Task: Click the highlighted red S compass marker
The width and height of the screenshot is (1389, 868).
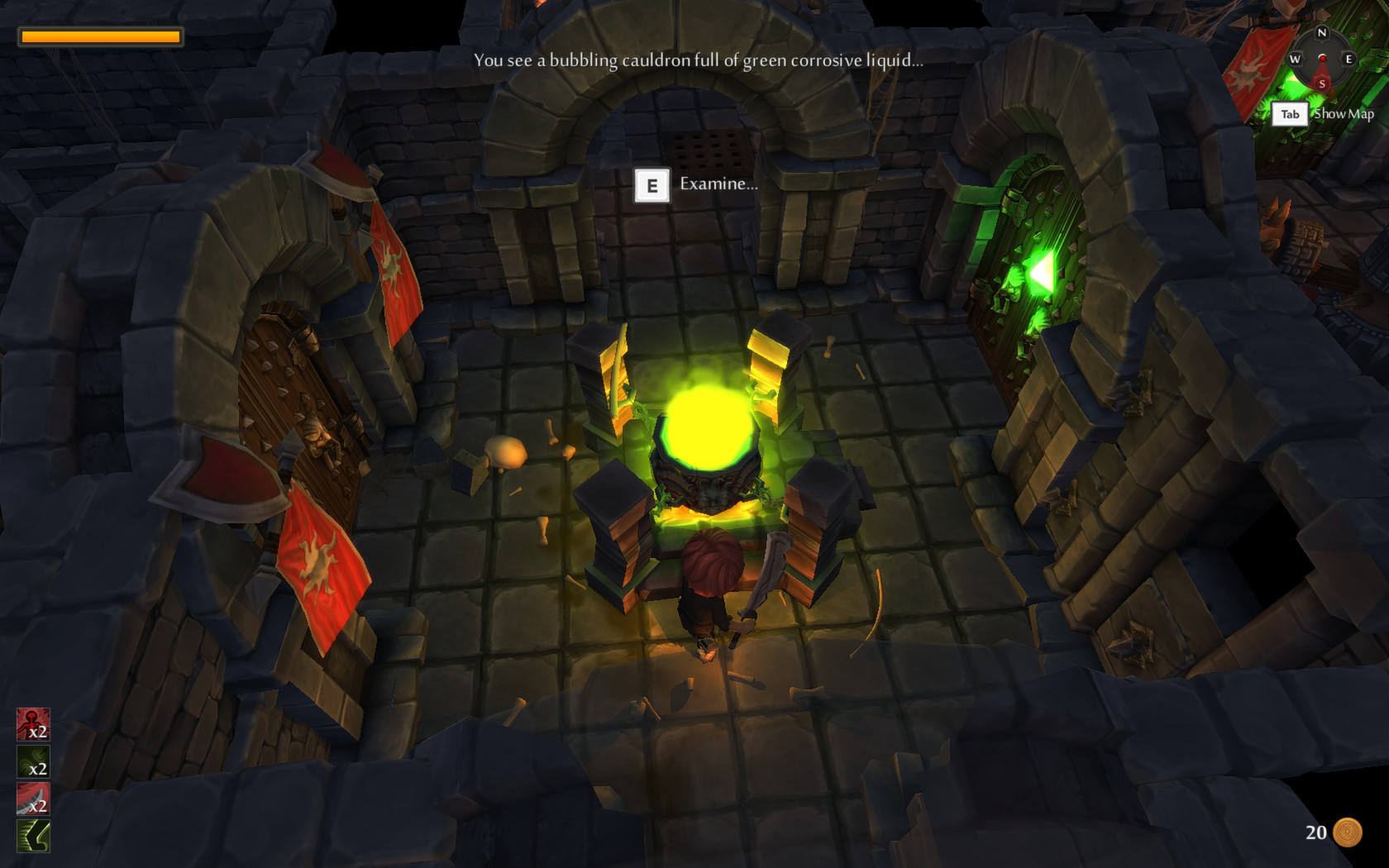Action: [x=1323, y=83]
